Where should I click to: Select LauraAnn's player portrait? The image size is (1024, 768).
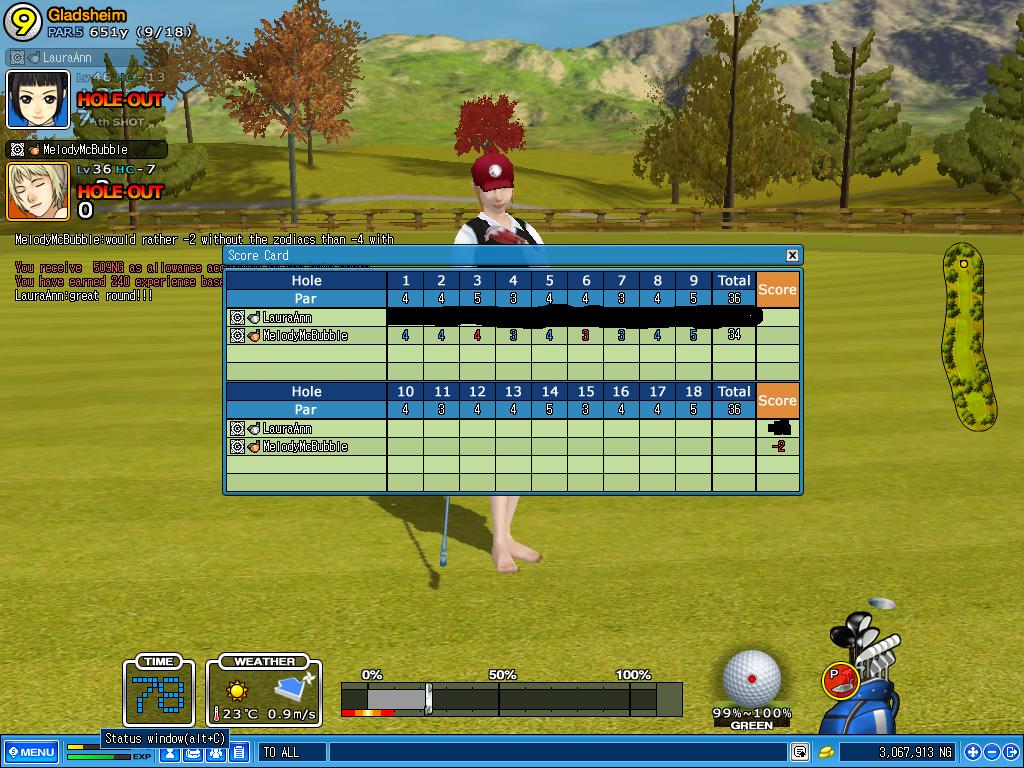[x=39, y=99]
